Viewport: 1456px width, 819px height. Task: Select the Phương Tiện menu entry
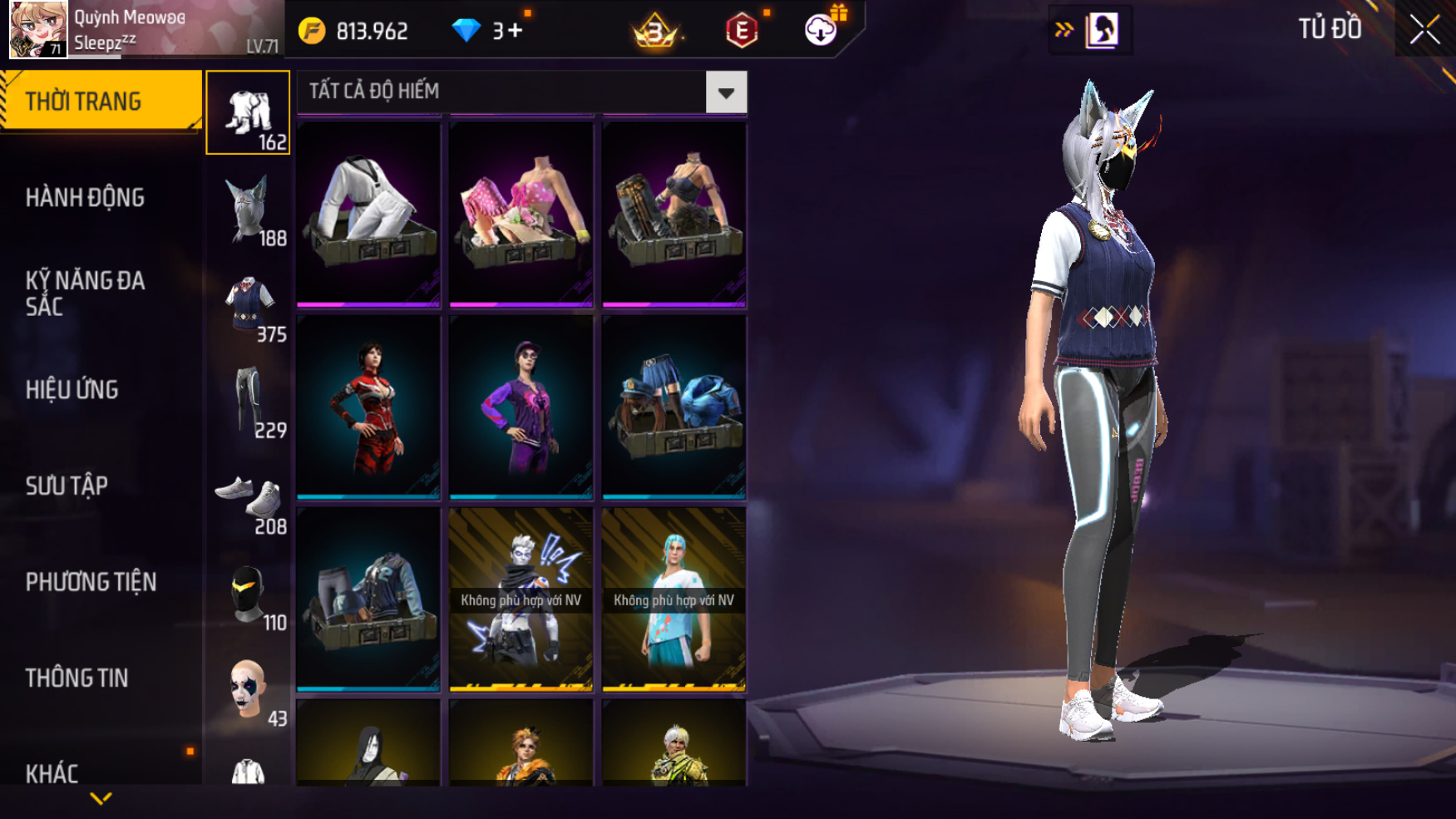pyautogui.click(x=91, y=582)
